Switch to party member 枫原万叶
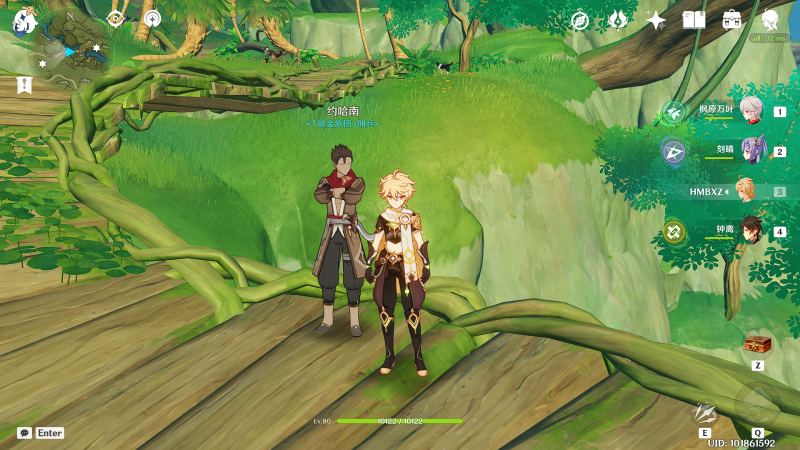This screenshot has width=800, height=450. click(751, 110)
